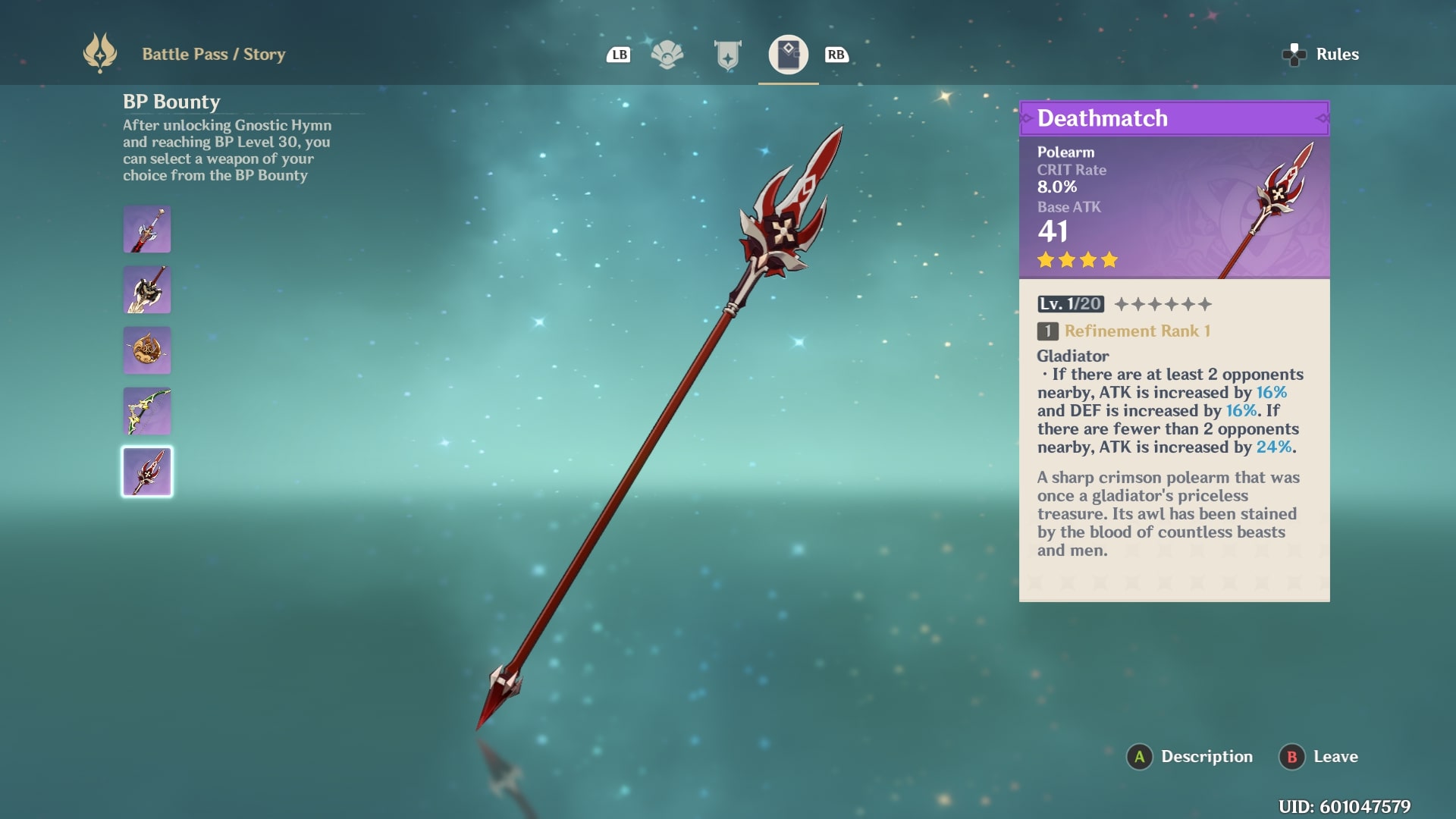This screenshot has width=1456, height=819.
Task: Show the weapon Description
Action: point(1191,757)
